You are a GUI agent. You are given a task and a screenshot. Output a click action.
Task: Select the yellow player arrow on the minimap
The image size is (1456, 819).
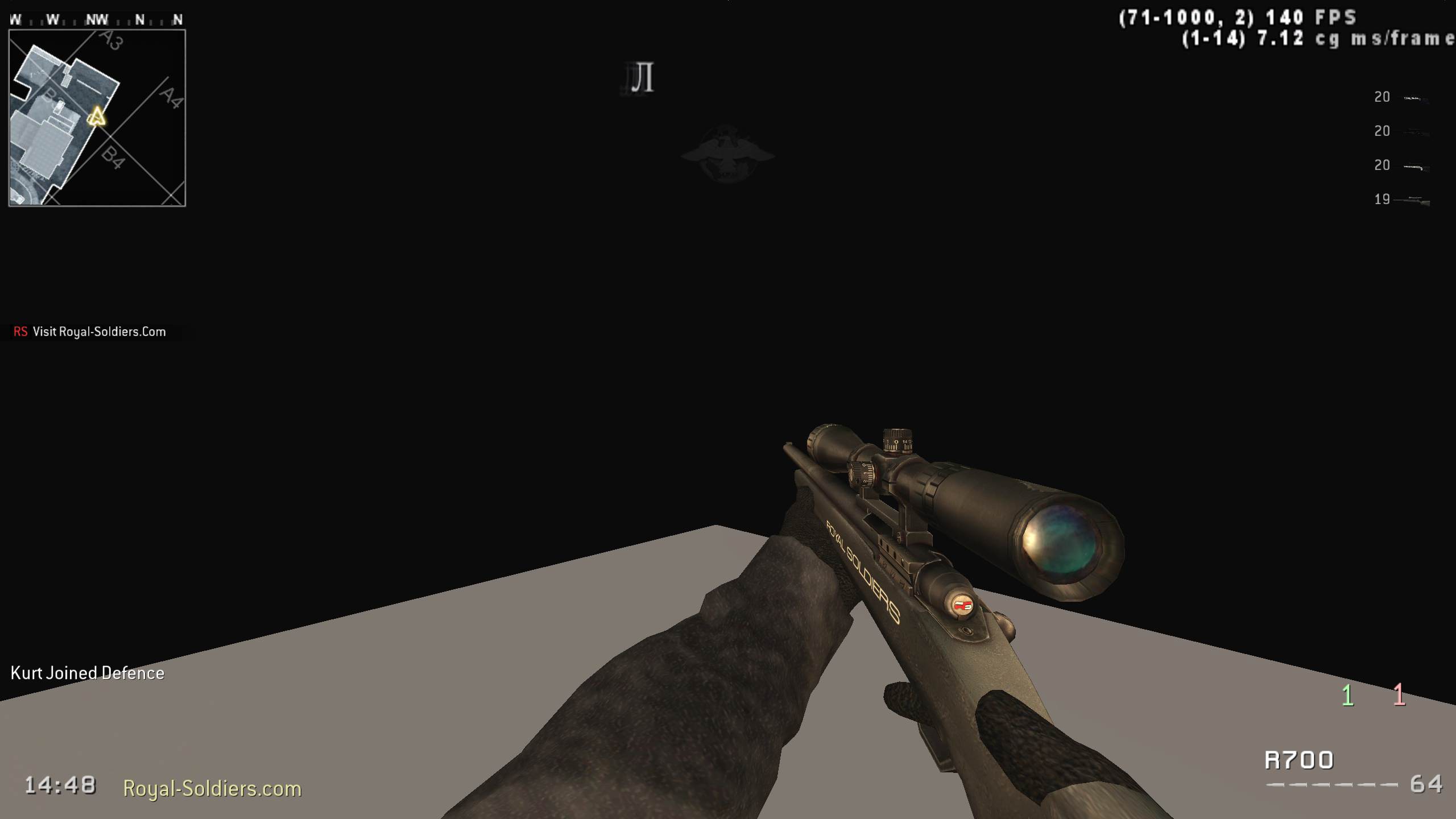(x=97, y=117)
